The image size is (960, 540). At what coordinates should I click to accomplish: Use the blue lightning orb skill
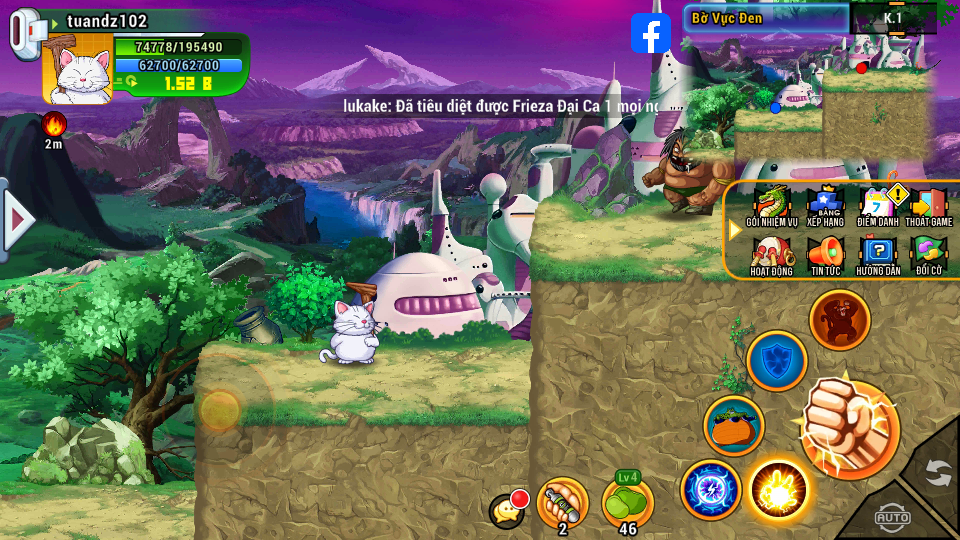[710, 490]
